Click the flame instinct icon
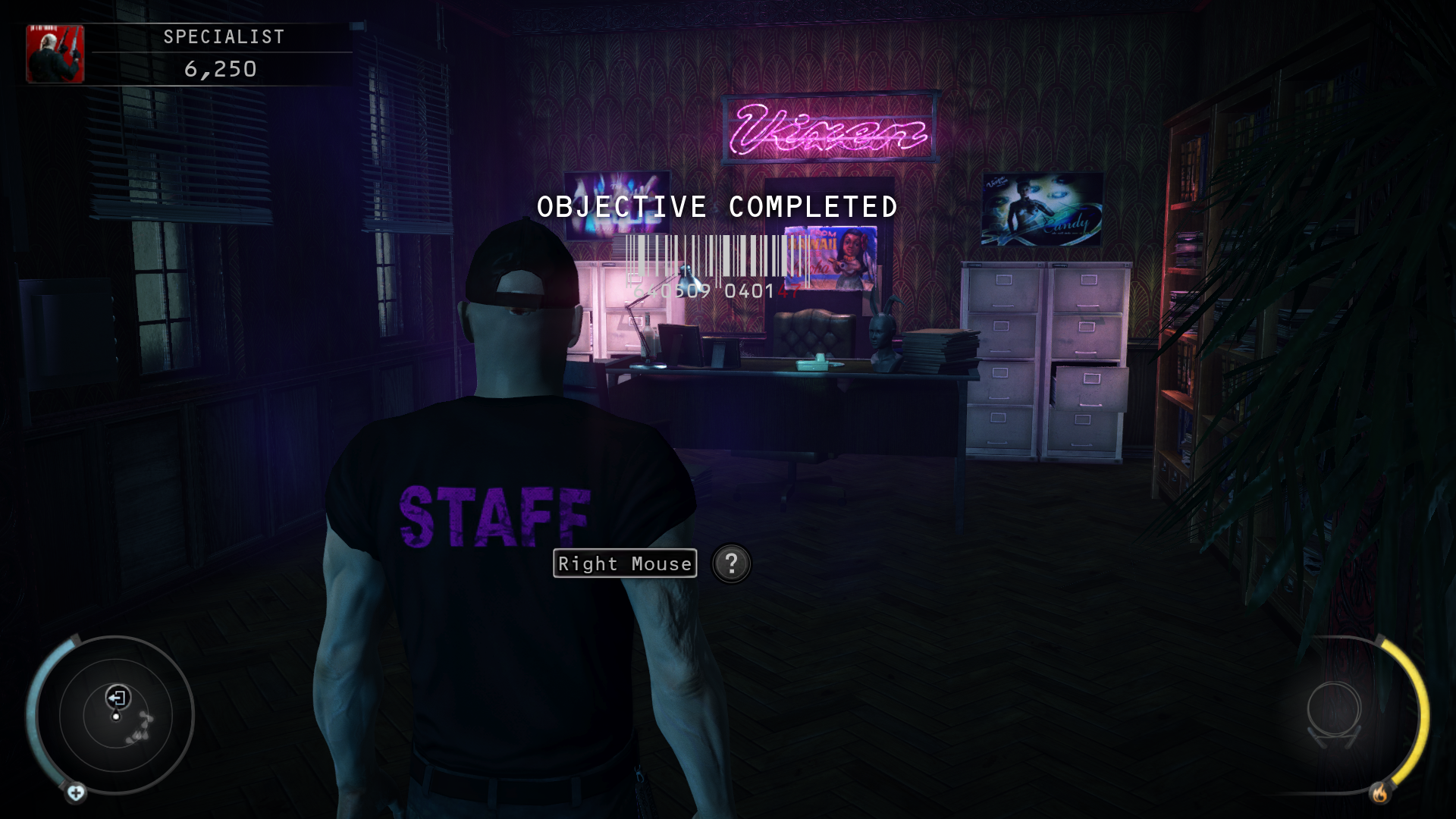 [x=1379, y=793]
